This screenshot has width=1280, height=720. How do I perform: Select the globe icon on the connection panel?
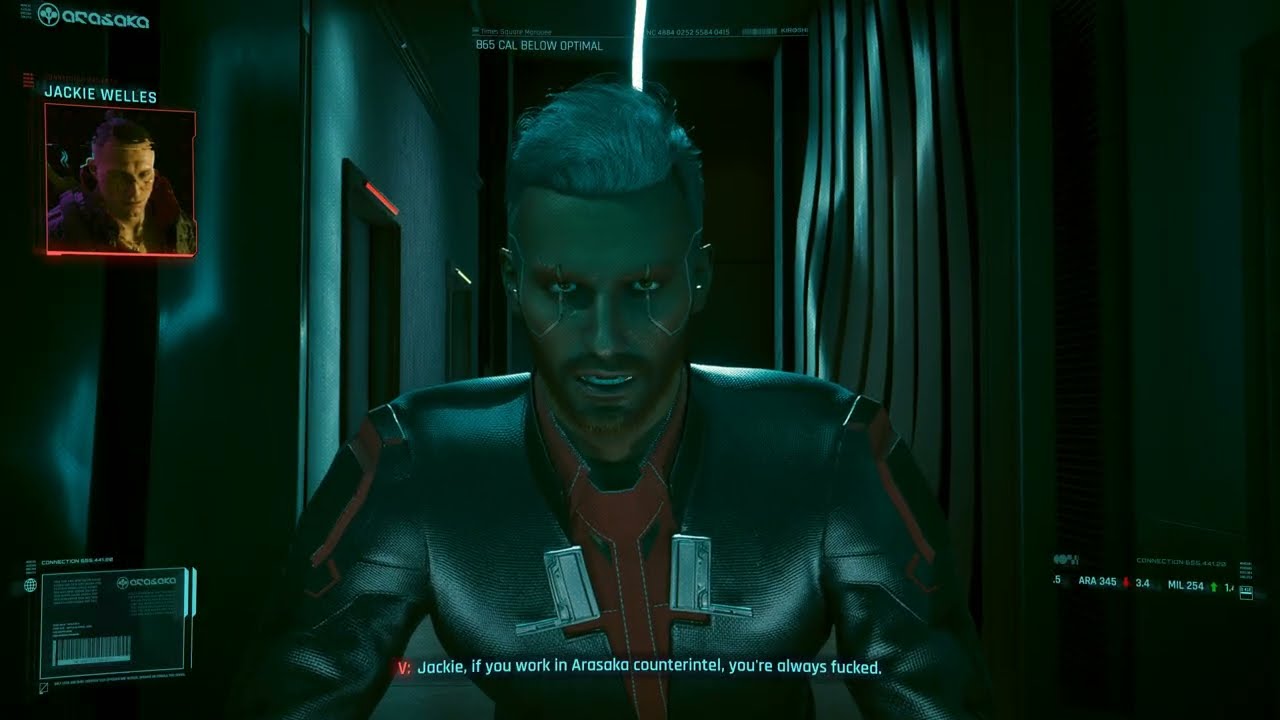point(30,584)
